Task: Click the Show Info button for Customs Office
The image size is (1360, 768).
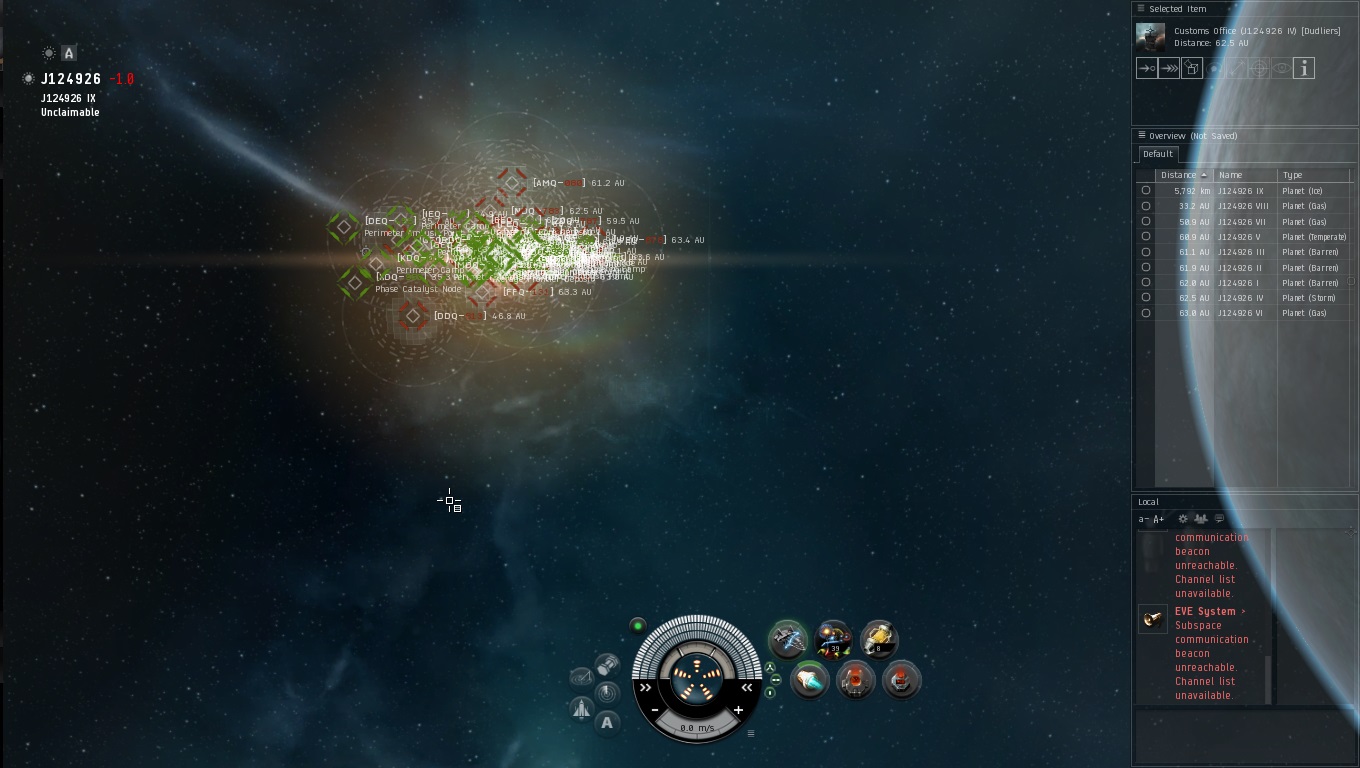Action: coord(1303,68)
